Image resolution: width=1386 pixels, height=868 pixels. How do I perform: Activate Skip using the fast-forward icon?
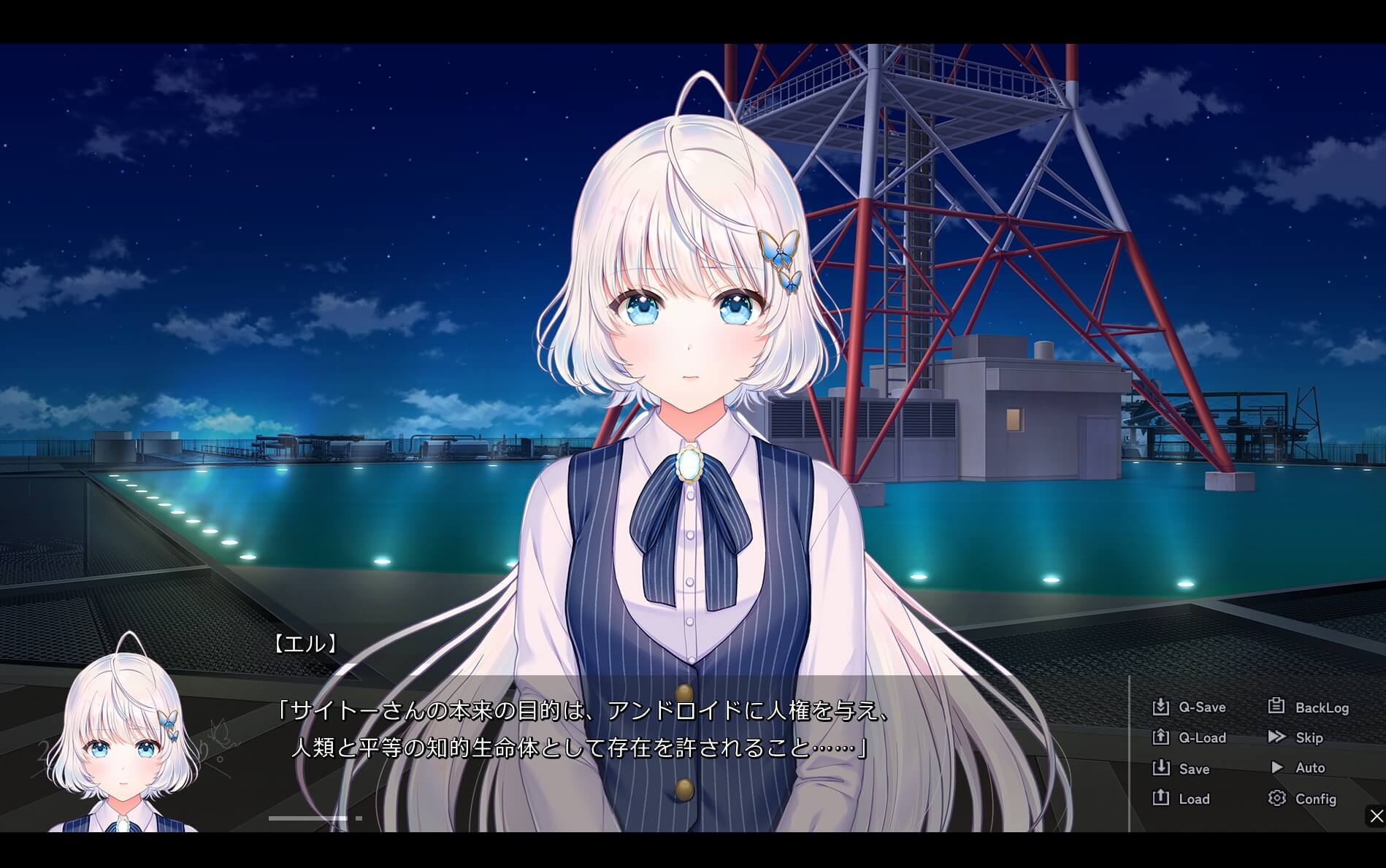click(x=1276, y=737)
